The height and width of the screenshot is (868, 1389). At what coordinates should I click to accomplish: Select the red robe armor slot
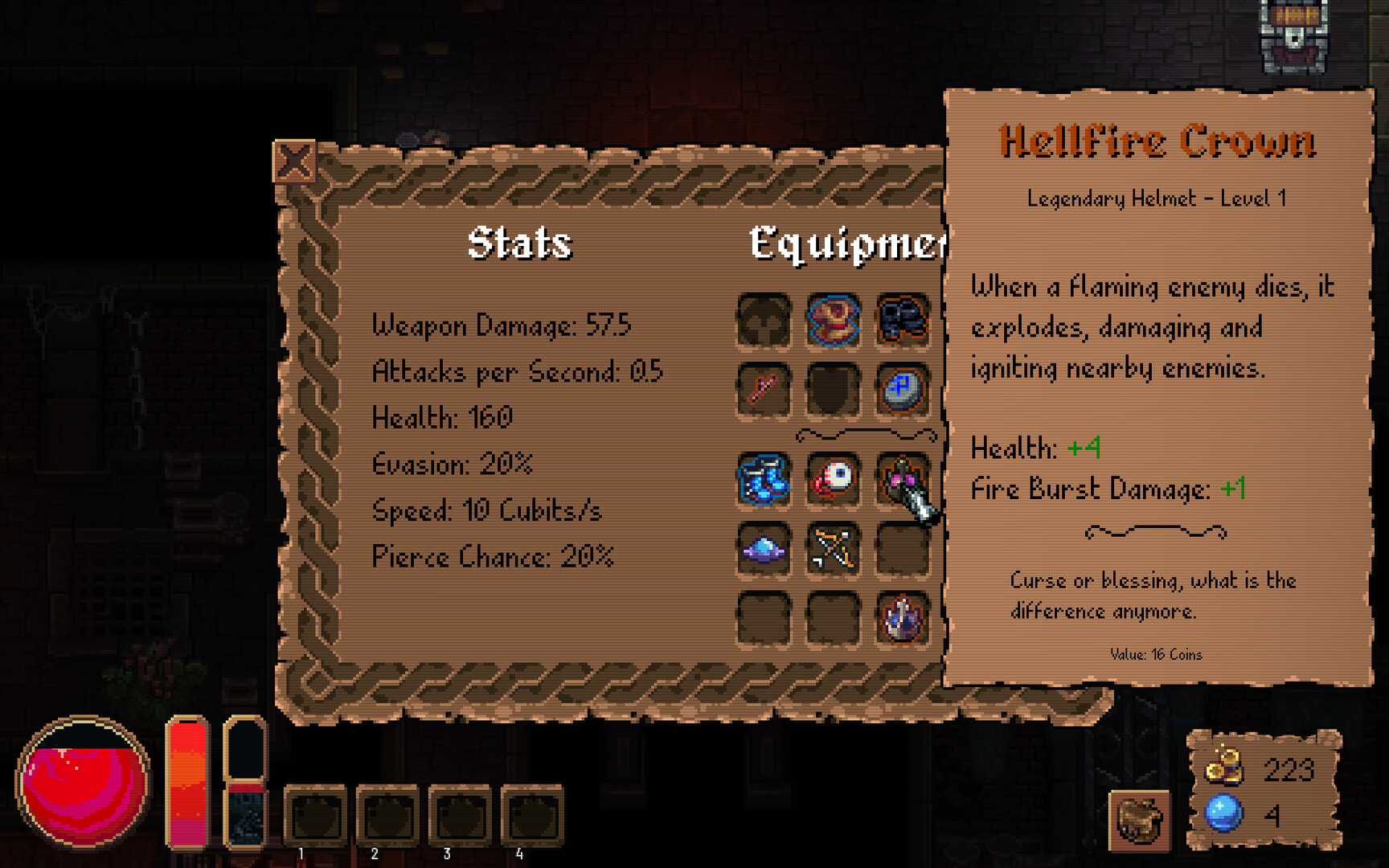point(833,321)
